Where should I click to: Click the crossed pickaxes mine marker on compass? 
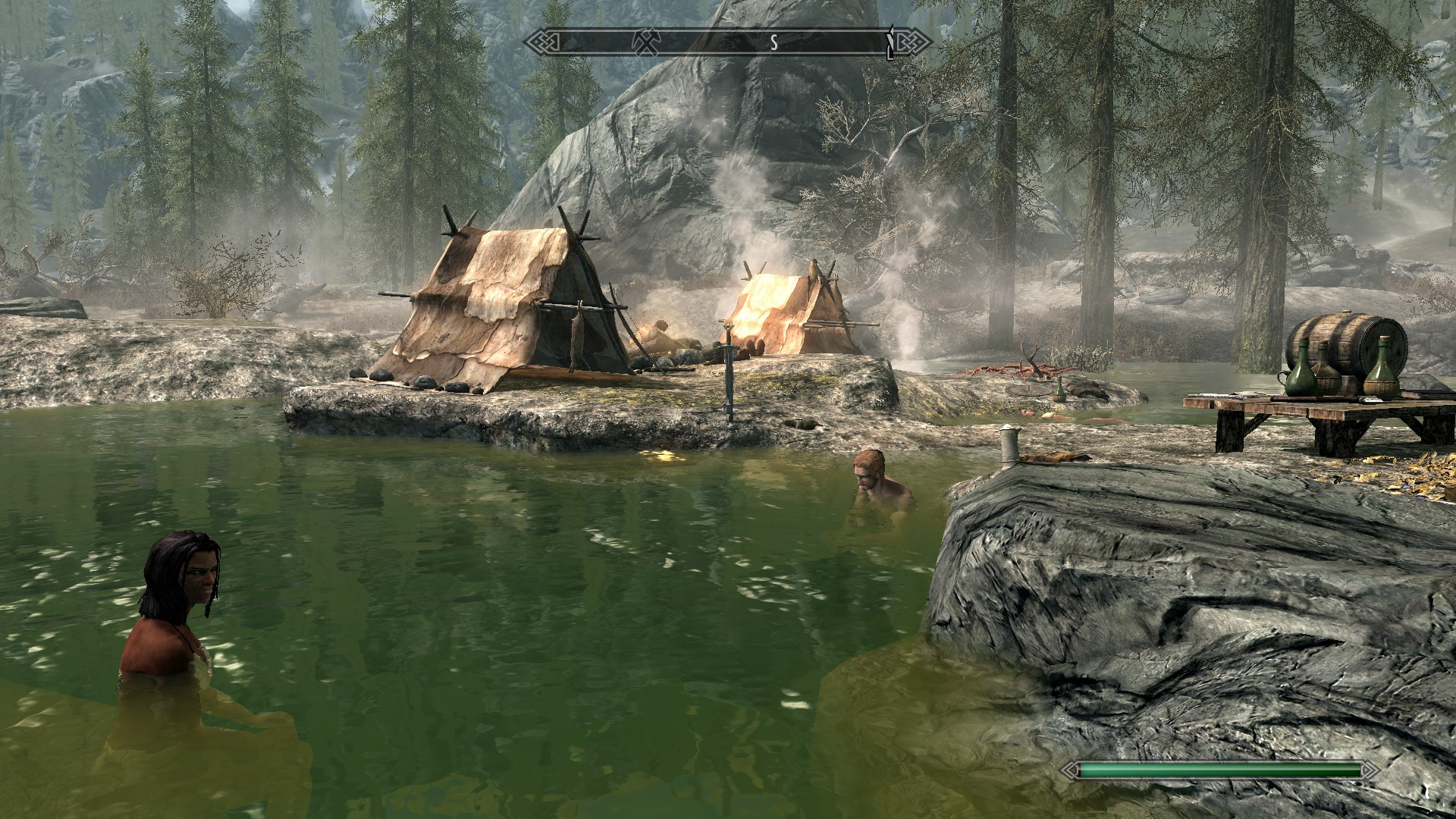648,43
